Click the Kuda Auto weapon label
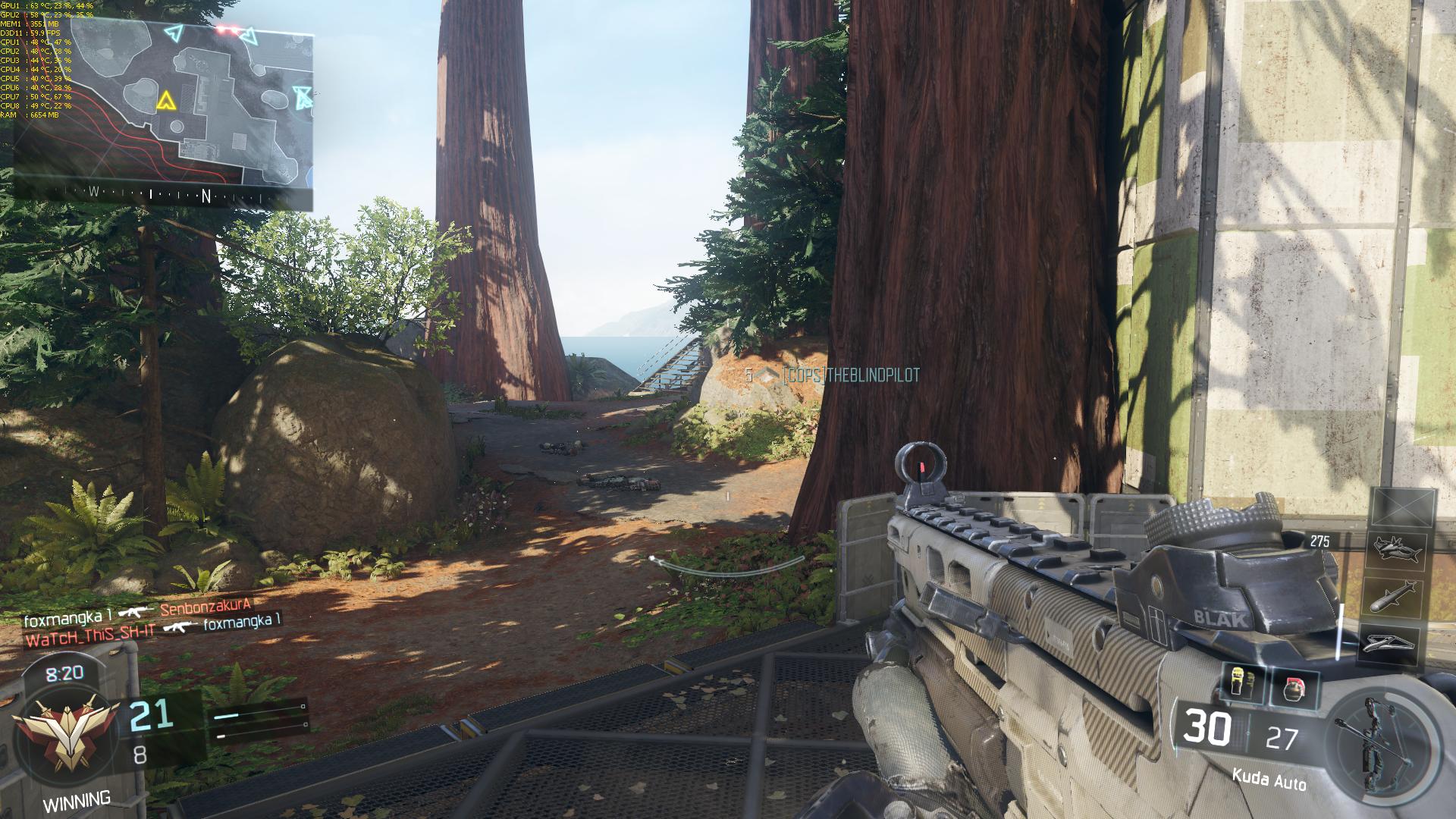 point(1269,778)
